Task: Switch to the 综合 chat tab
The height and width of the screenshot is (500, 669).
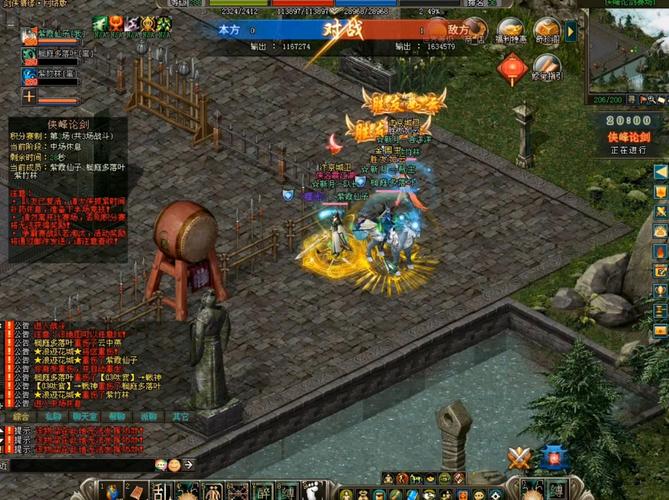Action: tap(19, 416)
